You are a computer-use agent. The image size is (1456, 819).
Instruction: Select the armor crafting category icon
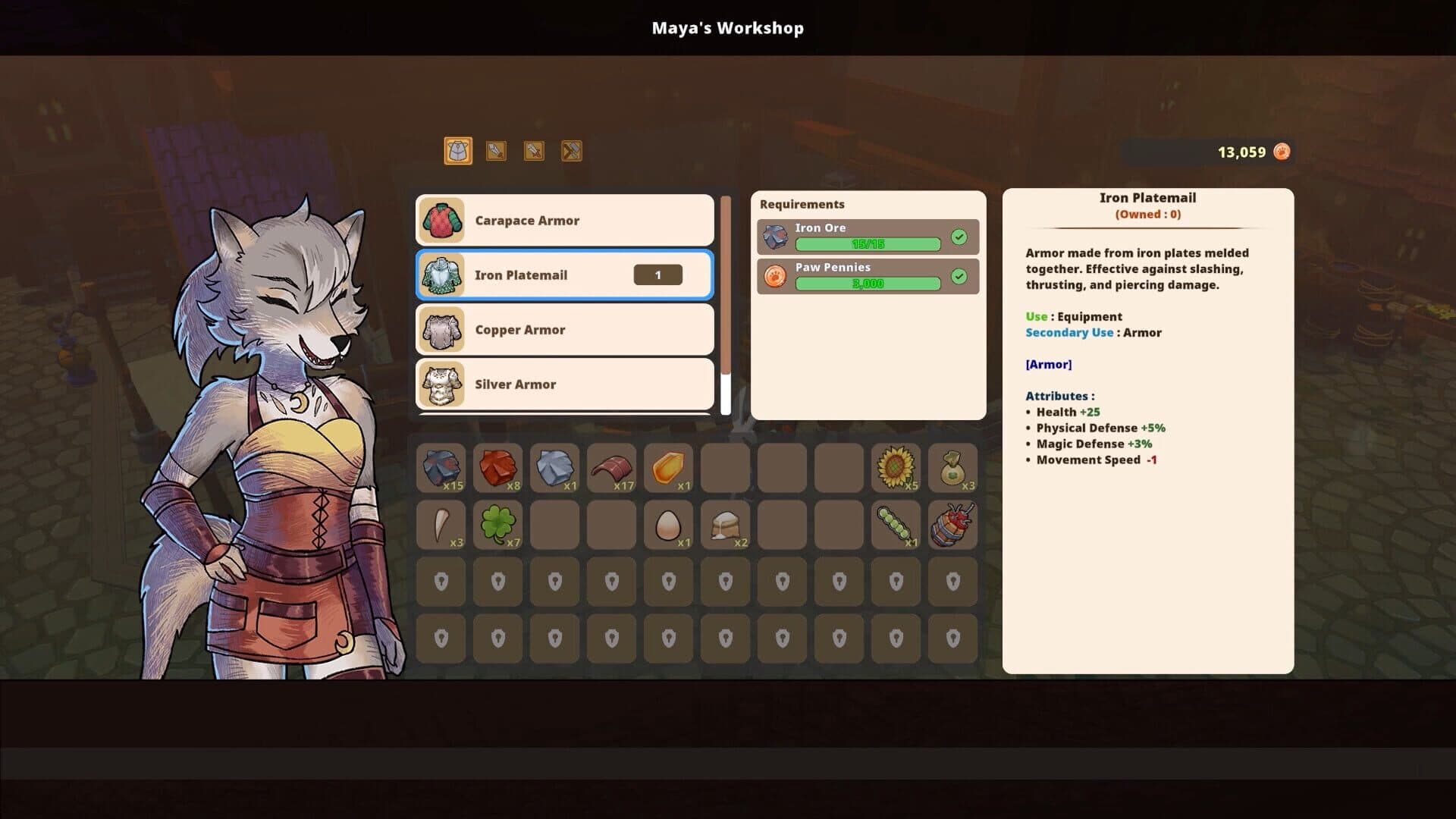457,151
